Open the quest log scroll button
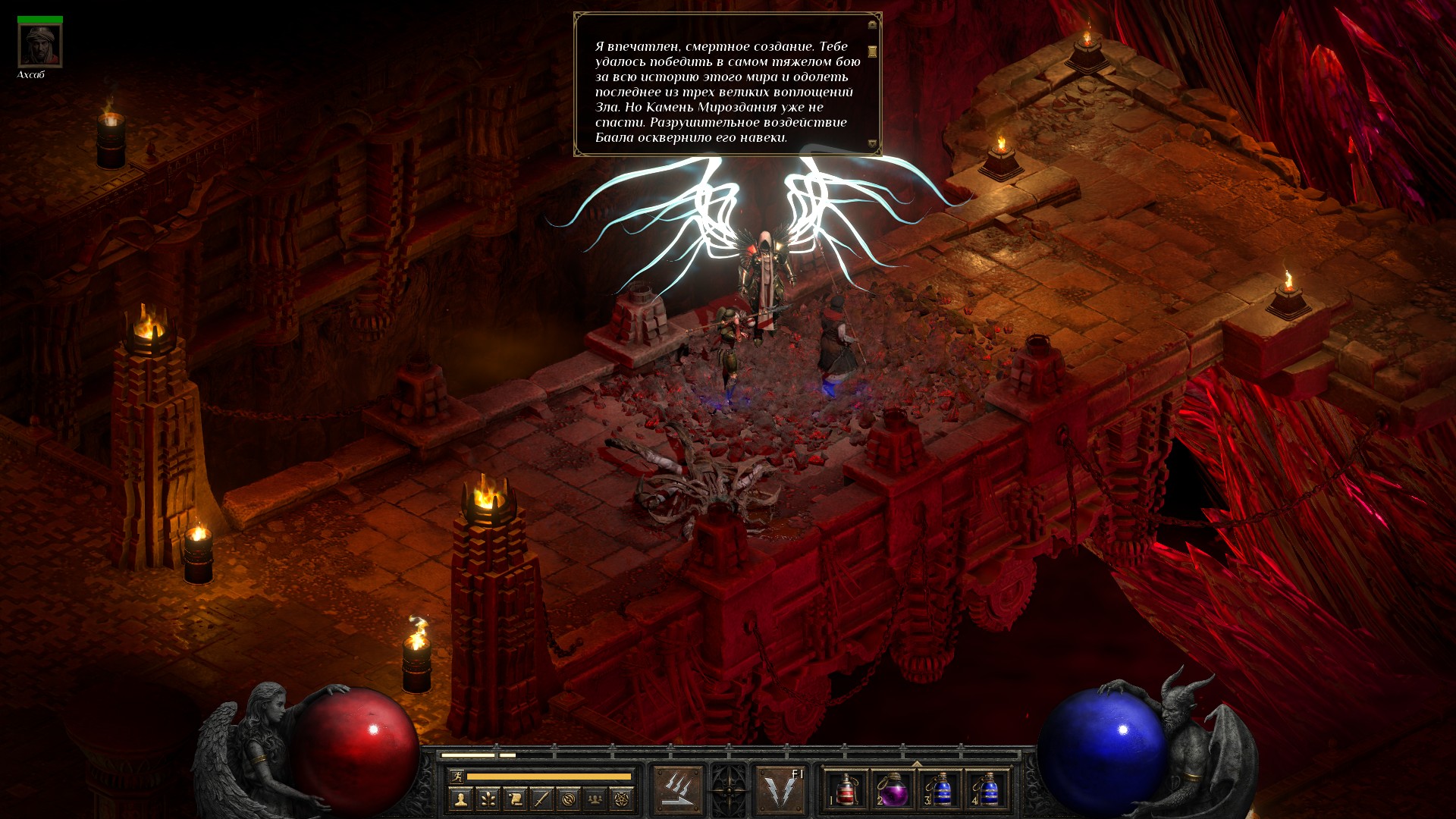This screenshot has width=1456, height=819. 515,798
